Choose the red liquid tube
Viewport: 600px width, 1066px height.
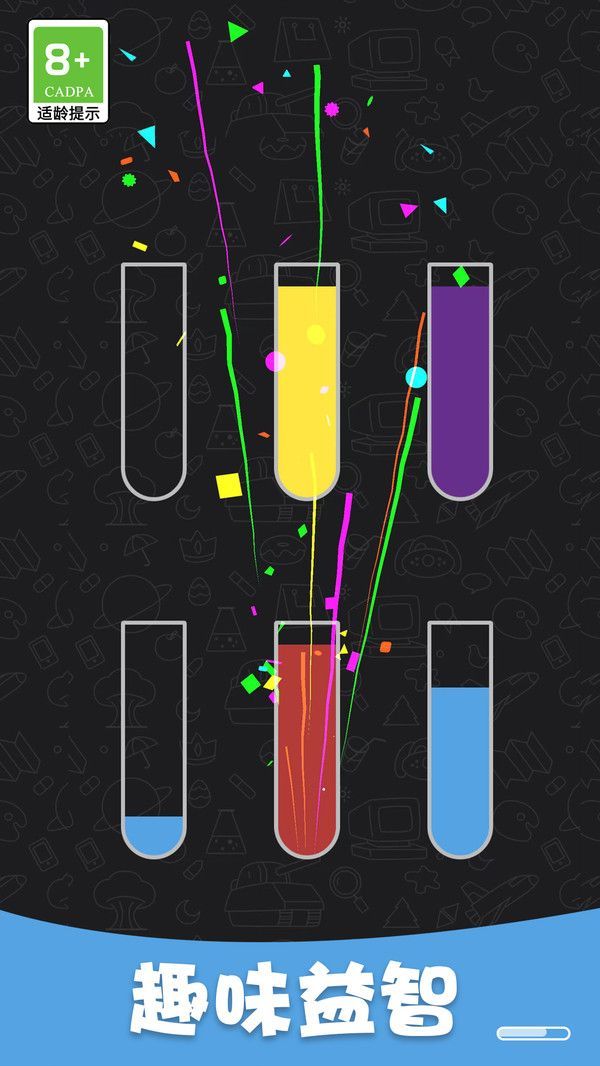[307, 740]
